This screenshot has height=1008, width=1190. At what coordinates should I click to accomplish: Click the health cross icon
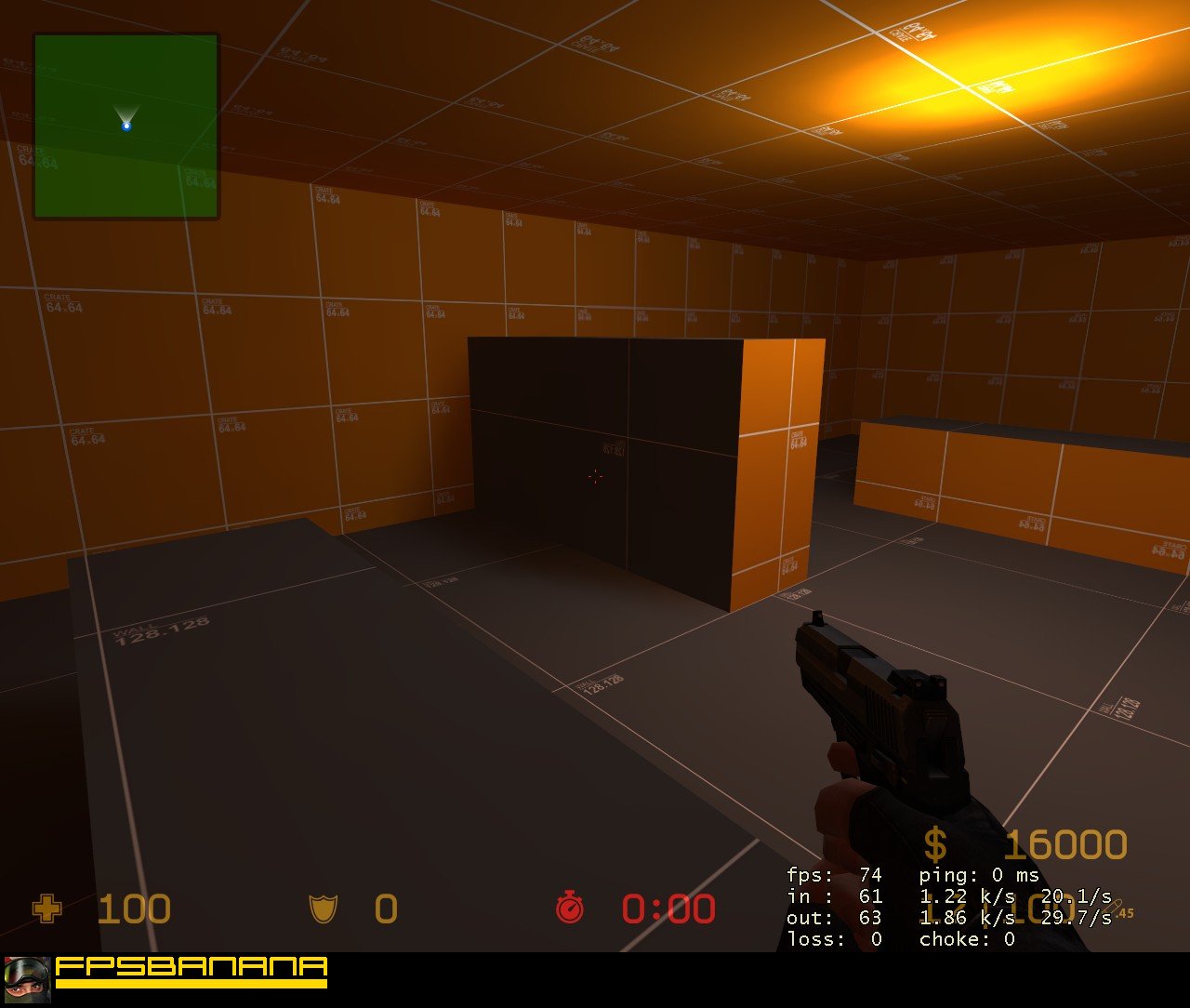pos(45,909)
